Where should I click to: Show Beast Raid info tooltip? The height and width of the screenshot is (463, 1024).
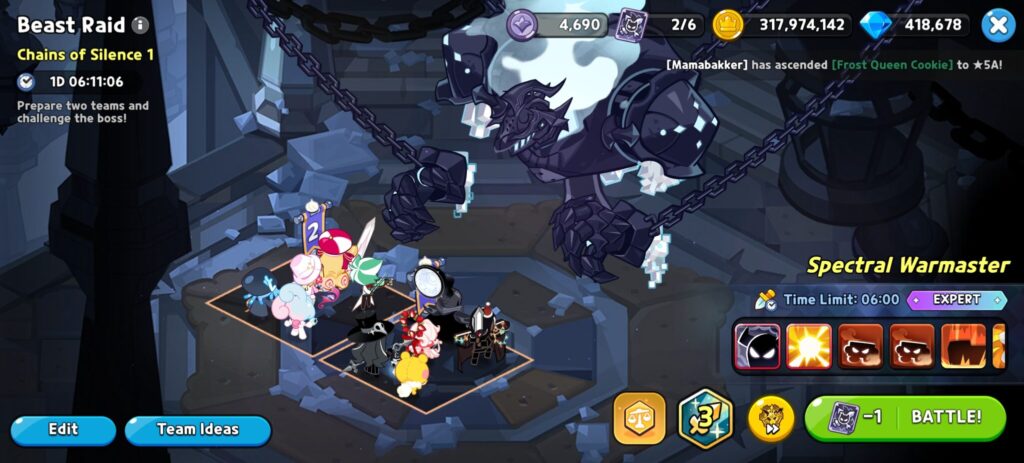point(141,25)
